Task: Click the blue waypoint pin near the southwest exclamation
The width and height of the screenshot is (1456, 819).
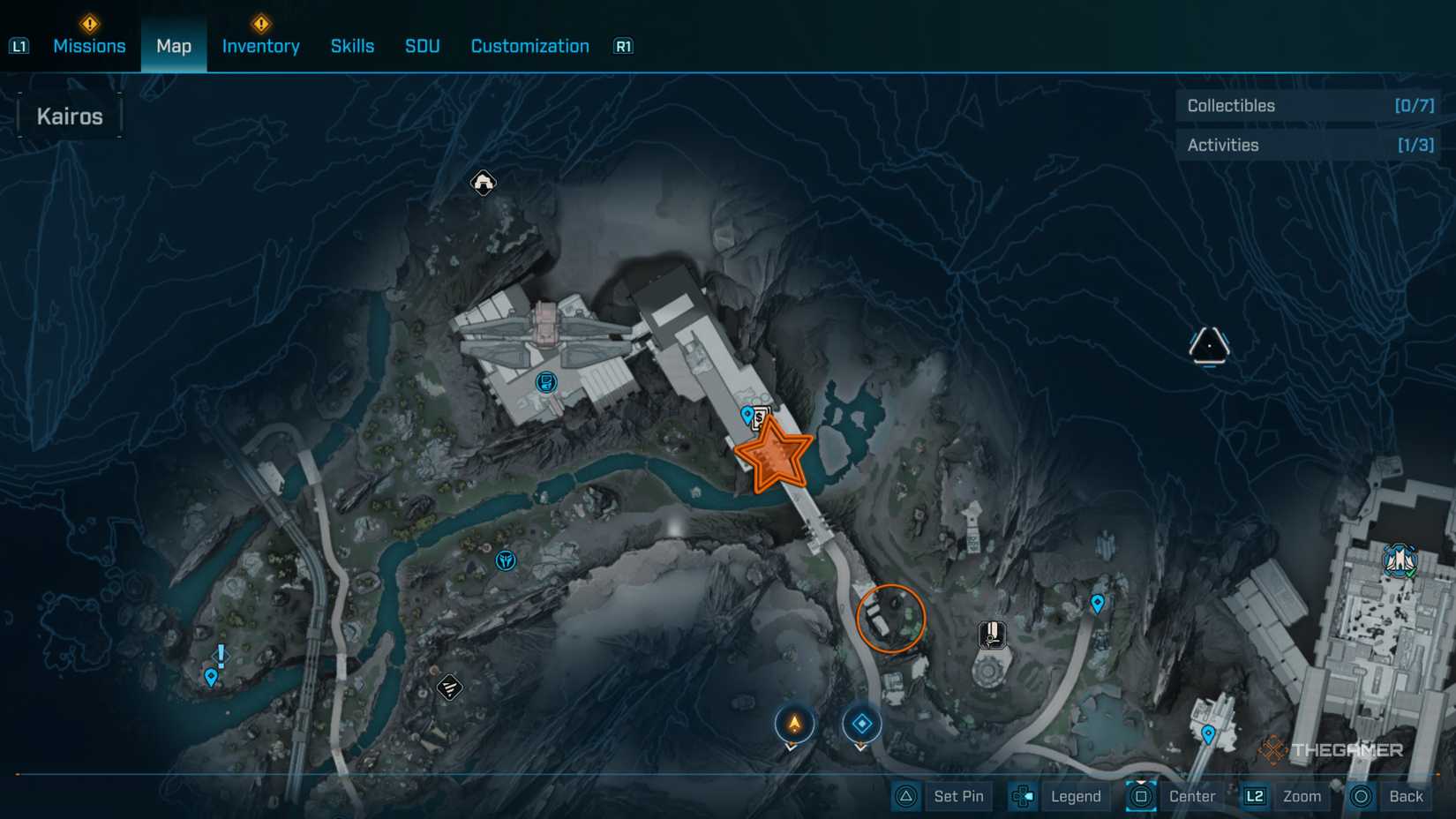Action: pyautogui.click(x=210, y=678)
